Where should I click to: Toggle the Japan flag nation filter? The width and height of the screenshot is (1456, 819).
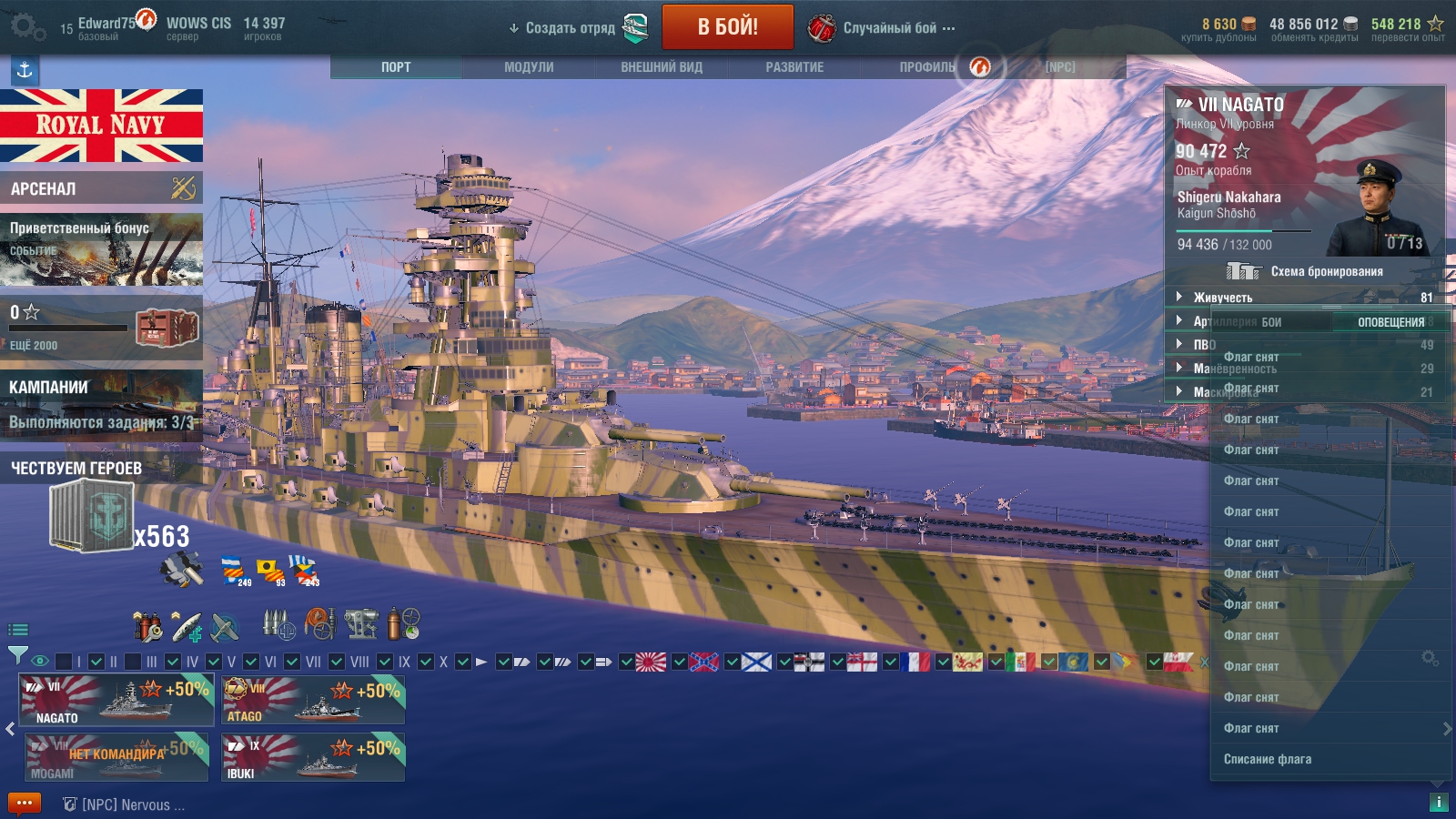pos(651,662)
